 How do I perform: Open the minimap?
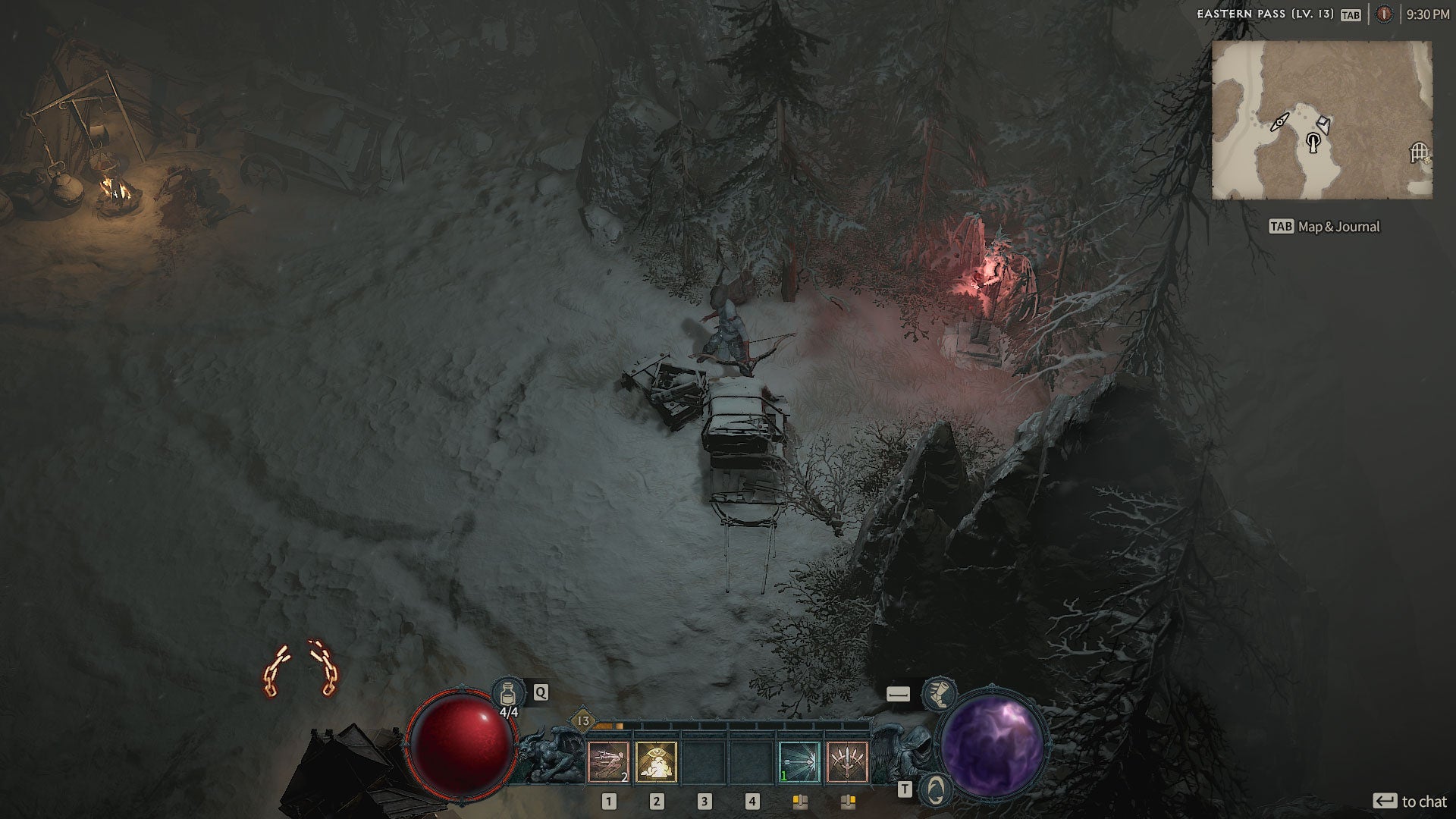tap(1322, 120)
